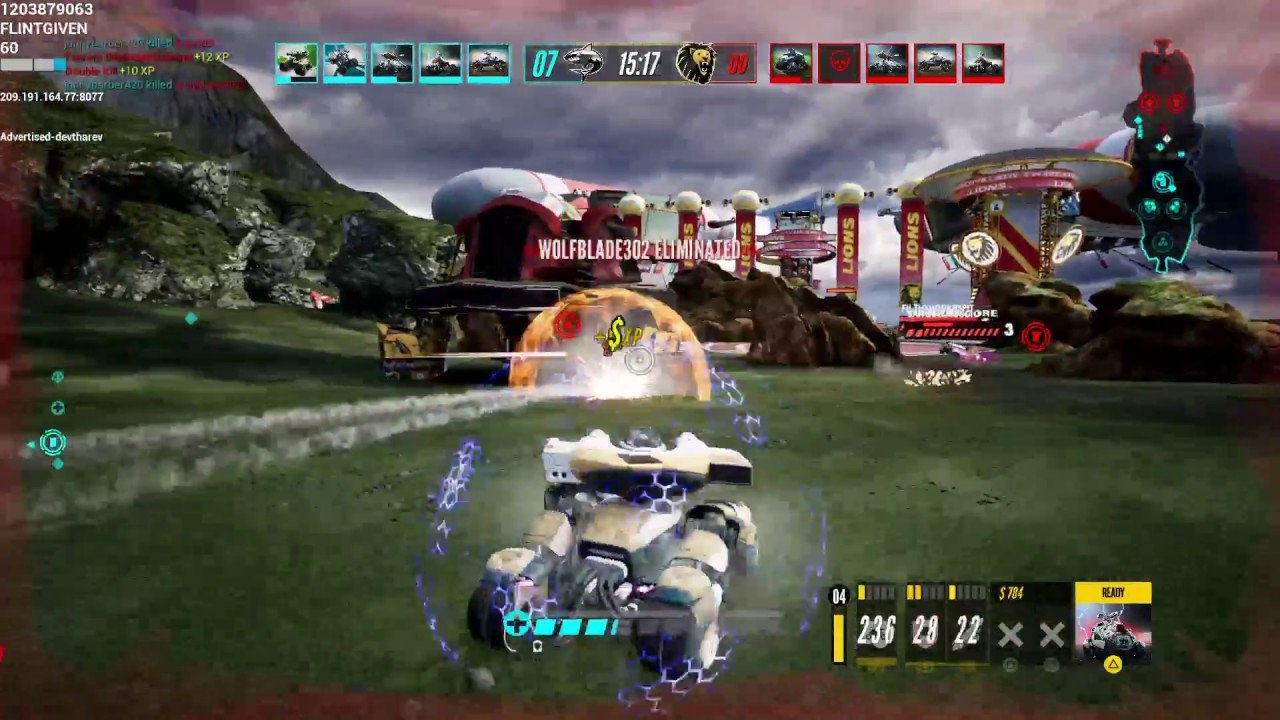This screenshot has width=1280, height=720.
Task: Select the eliminated red skull enemy portrait
Action: (839, 63)
